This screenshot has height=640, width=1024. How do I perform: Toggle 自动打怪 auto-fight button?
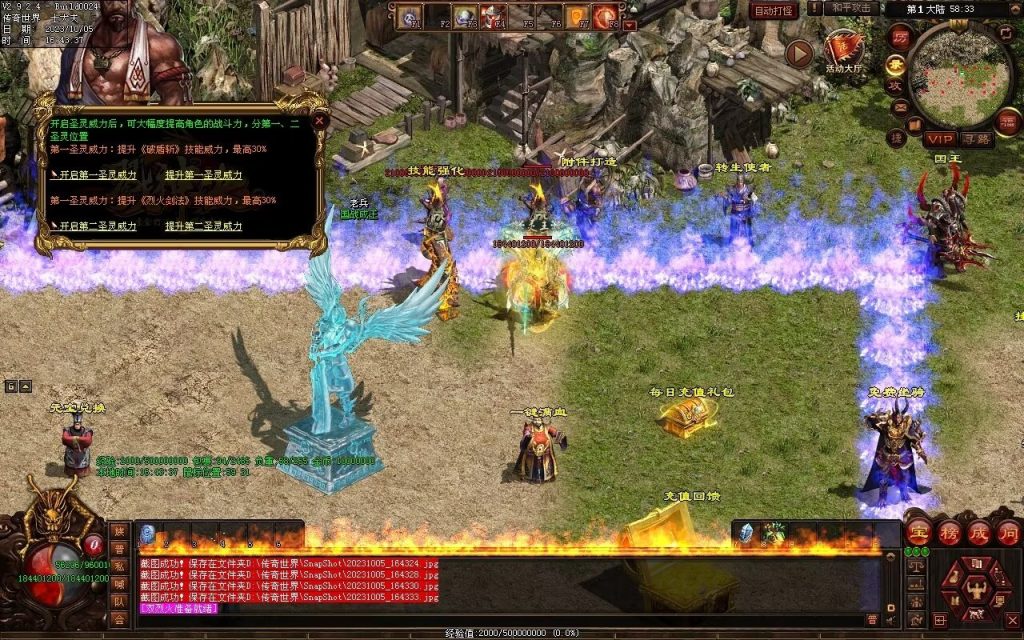[773, 11]
